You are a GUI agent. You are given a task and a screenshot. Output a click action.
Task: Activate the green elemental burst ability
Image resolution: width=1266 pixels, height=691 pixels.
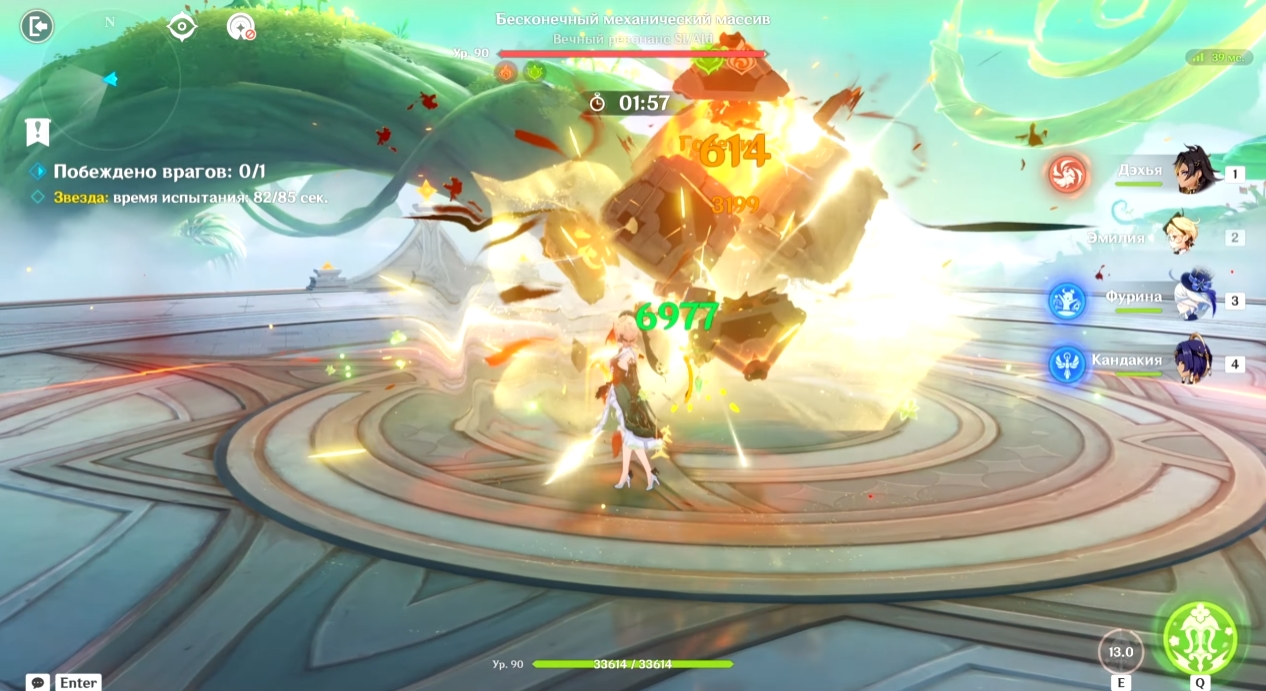tap(1200, 637)
